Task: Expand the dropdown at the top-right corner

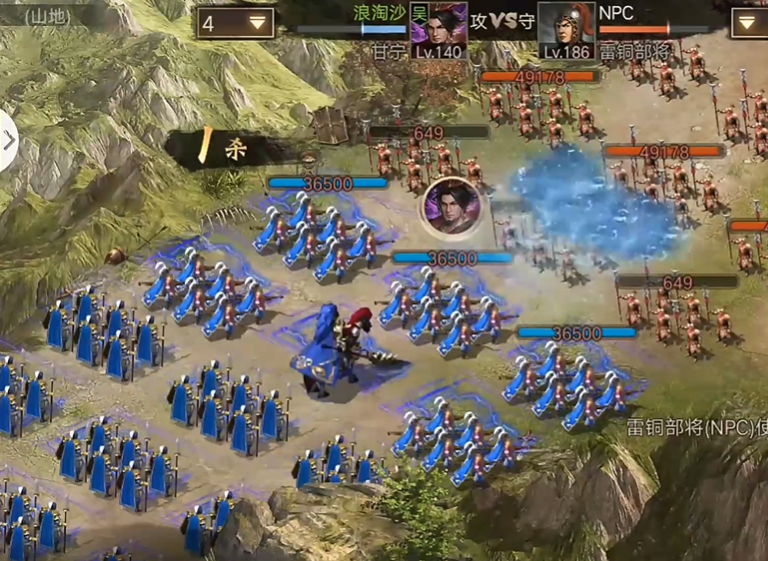Action: 749,22
